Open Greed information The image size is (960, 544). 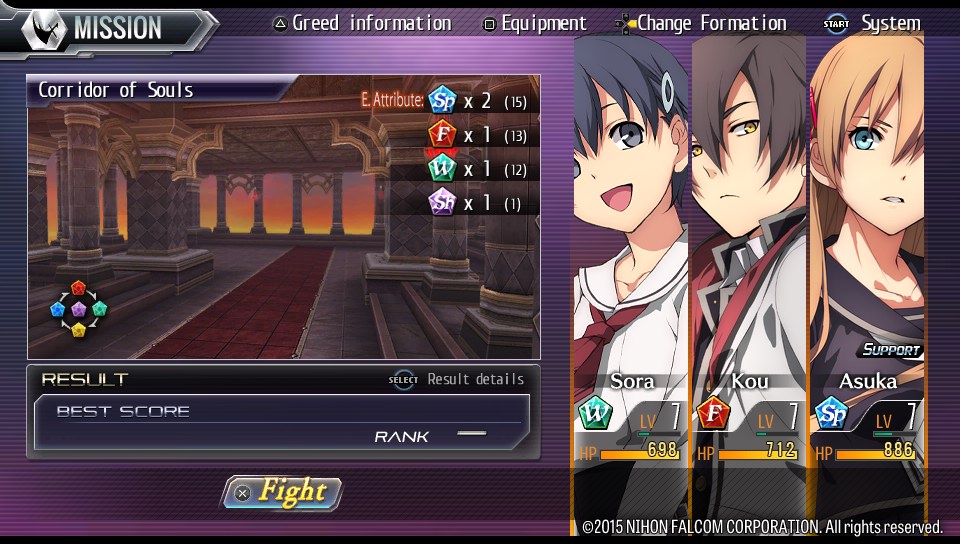pos(362,23)
